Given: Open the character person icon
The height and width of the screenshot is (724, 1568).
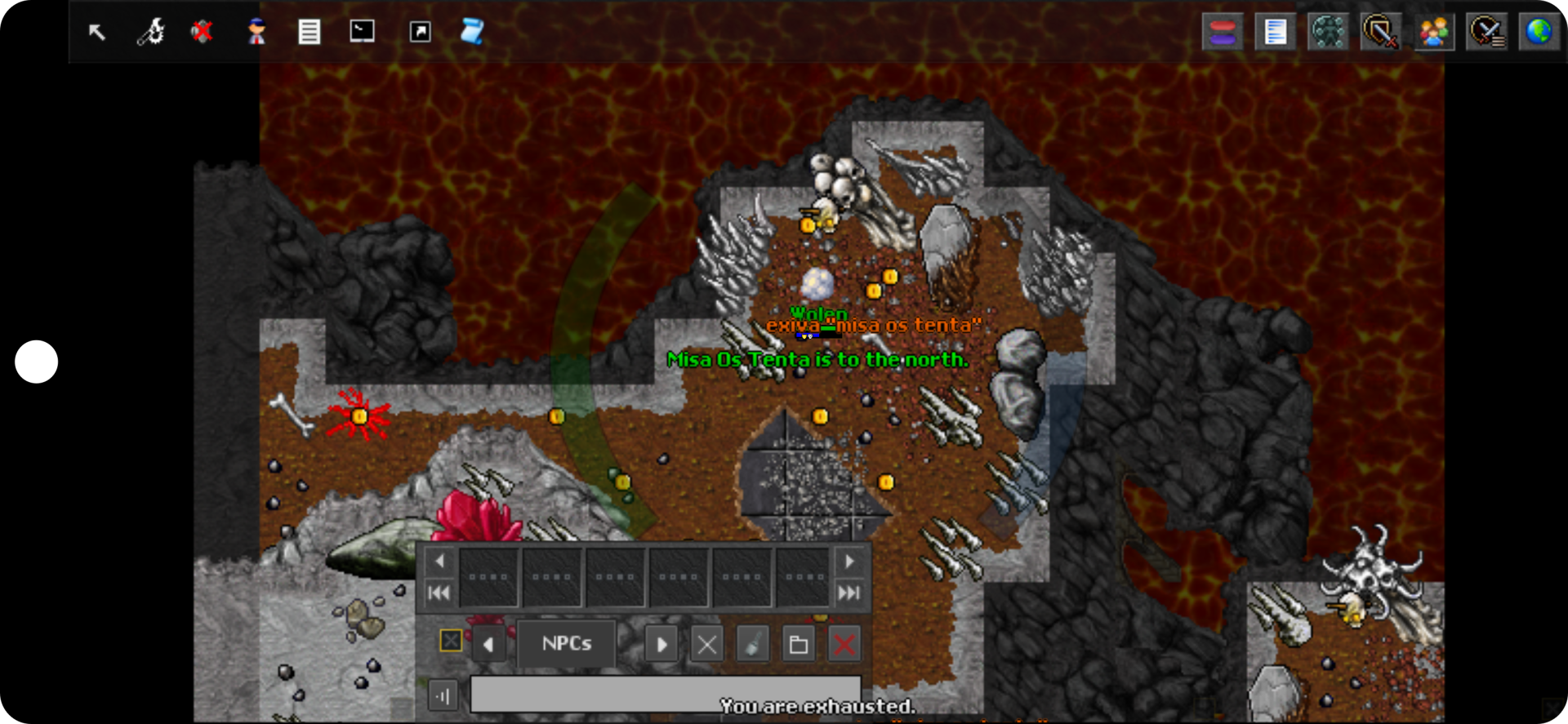Looking at the screenshot, I should pos(256,32).
